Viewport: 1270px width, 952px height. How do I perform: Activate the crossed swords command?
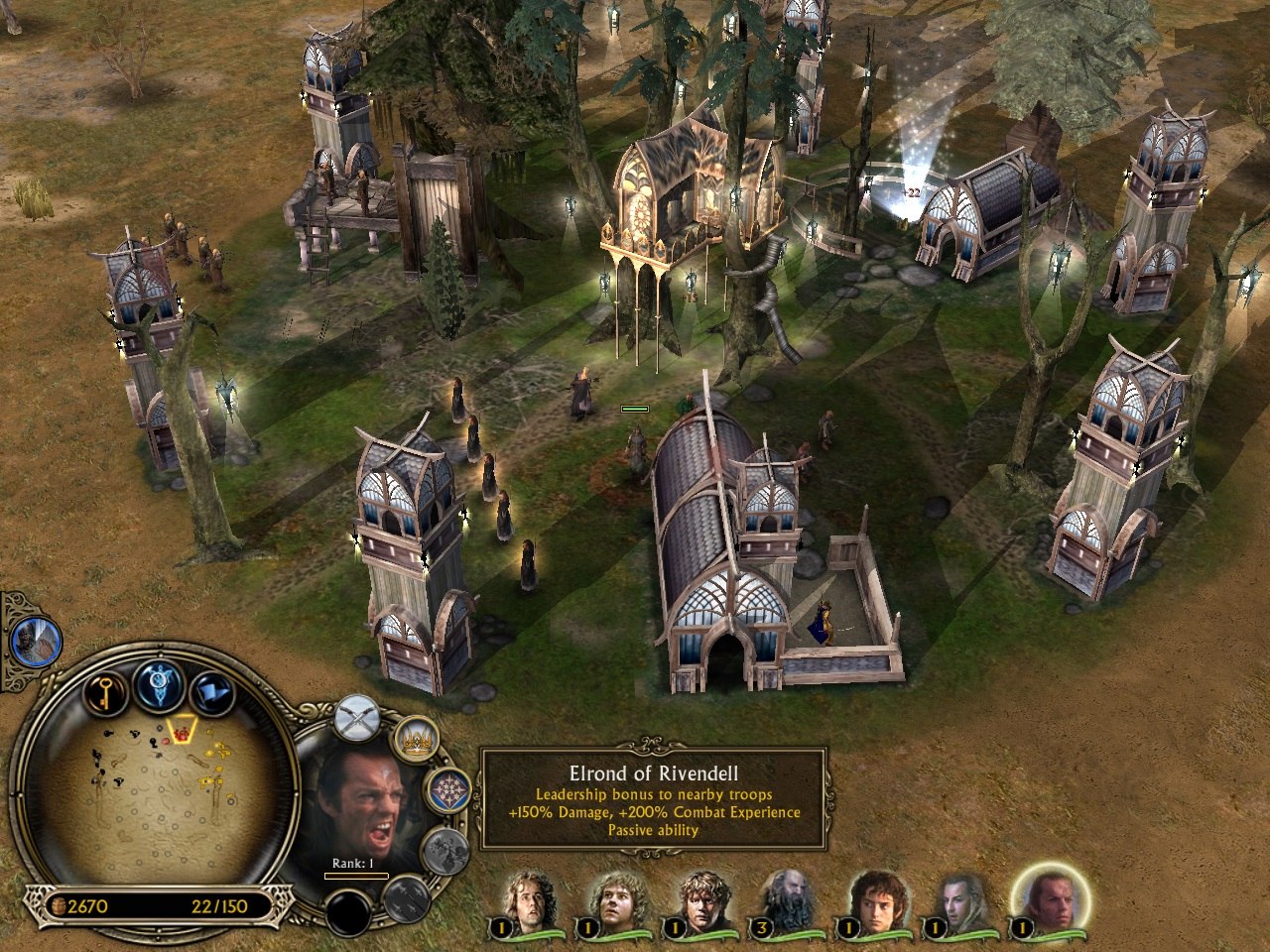tap(358, 717)
